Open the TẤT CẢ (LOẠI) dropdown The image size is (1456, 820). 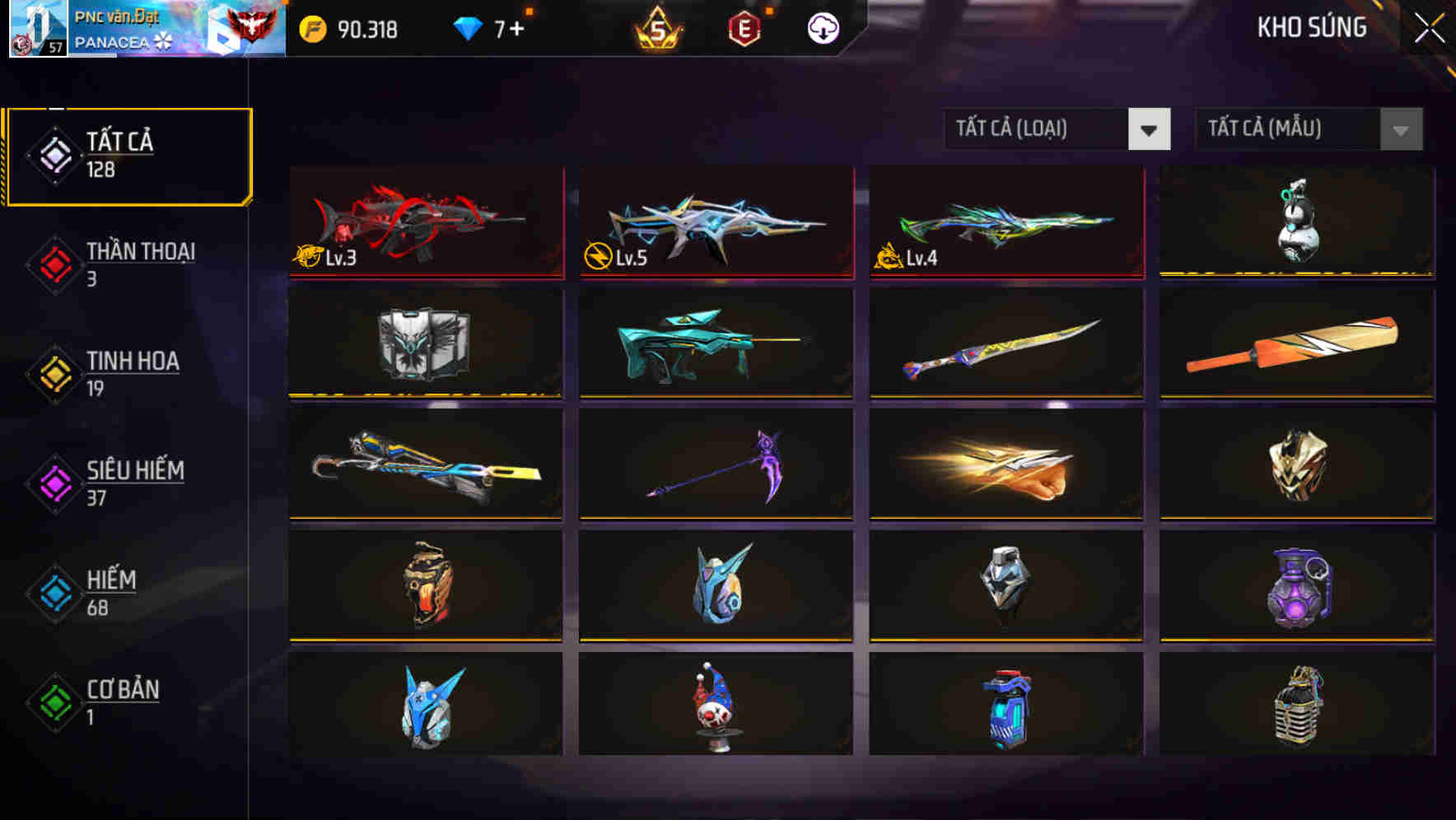click(x=1058, y=129)
